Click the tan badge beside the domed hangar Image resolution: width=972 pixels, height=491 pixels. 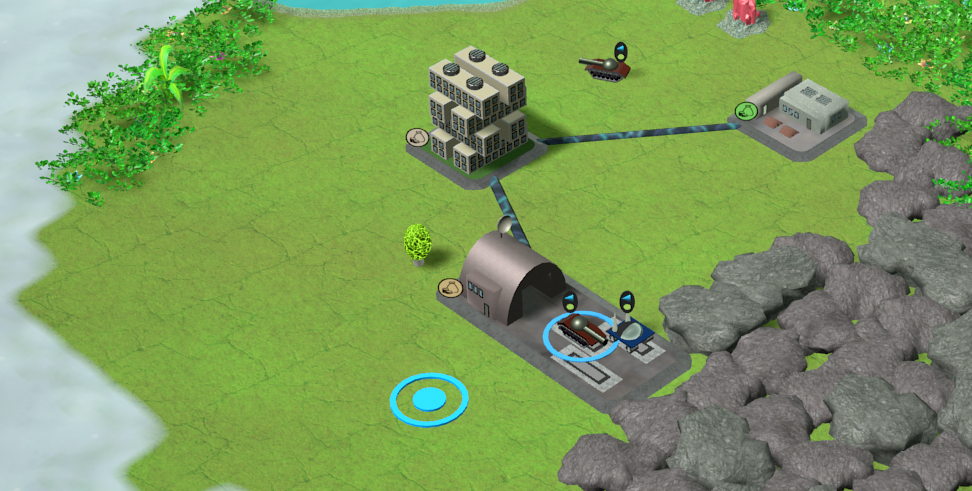click(x=450, y=289)
